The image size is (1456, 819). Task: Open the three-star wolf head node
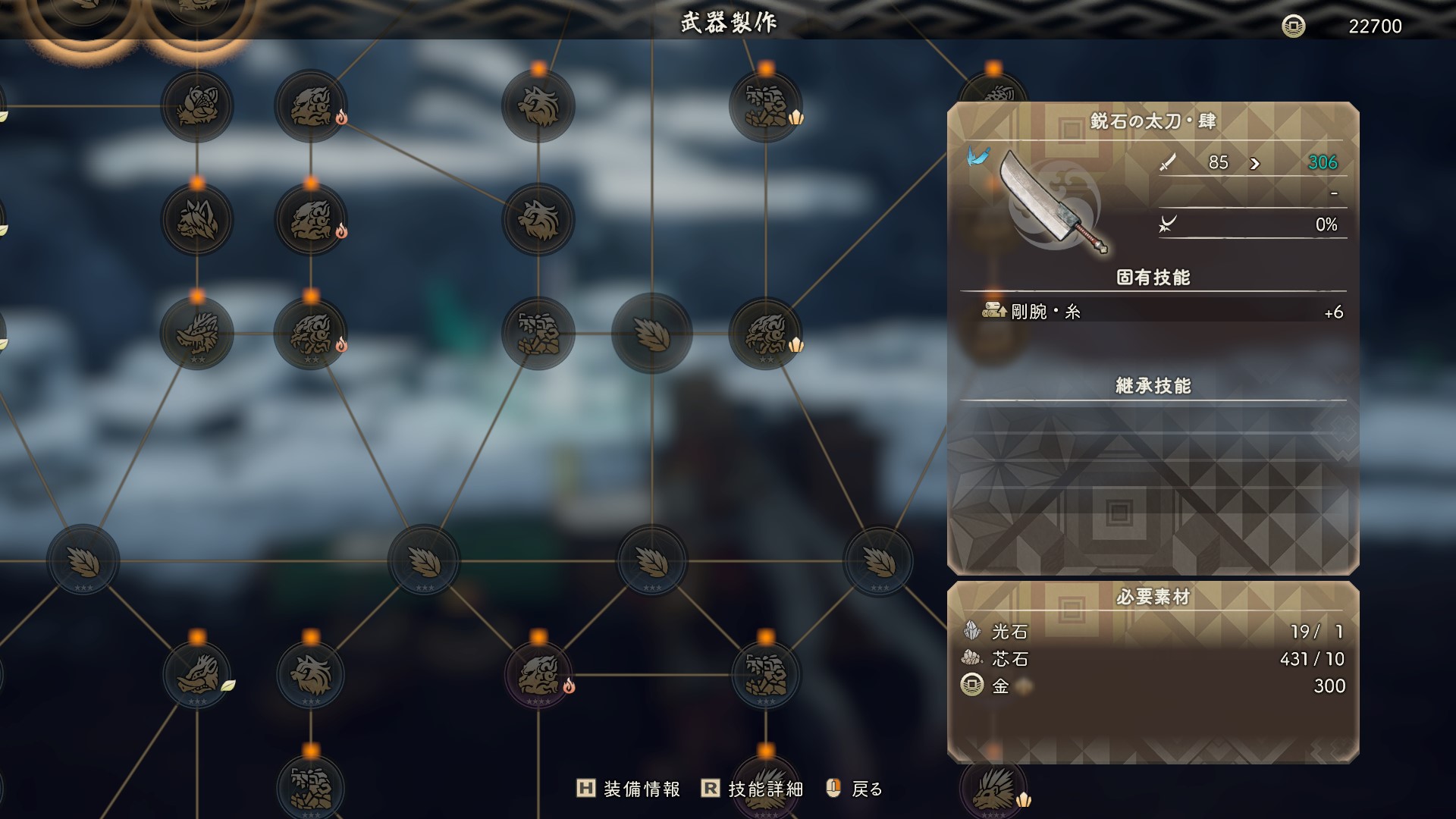point(311,675)
